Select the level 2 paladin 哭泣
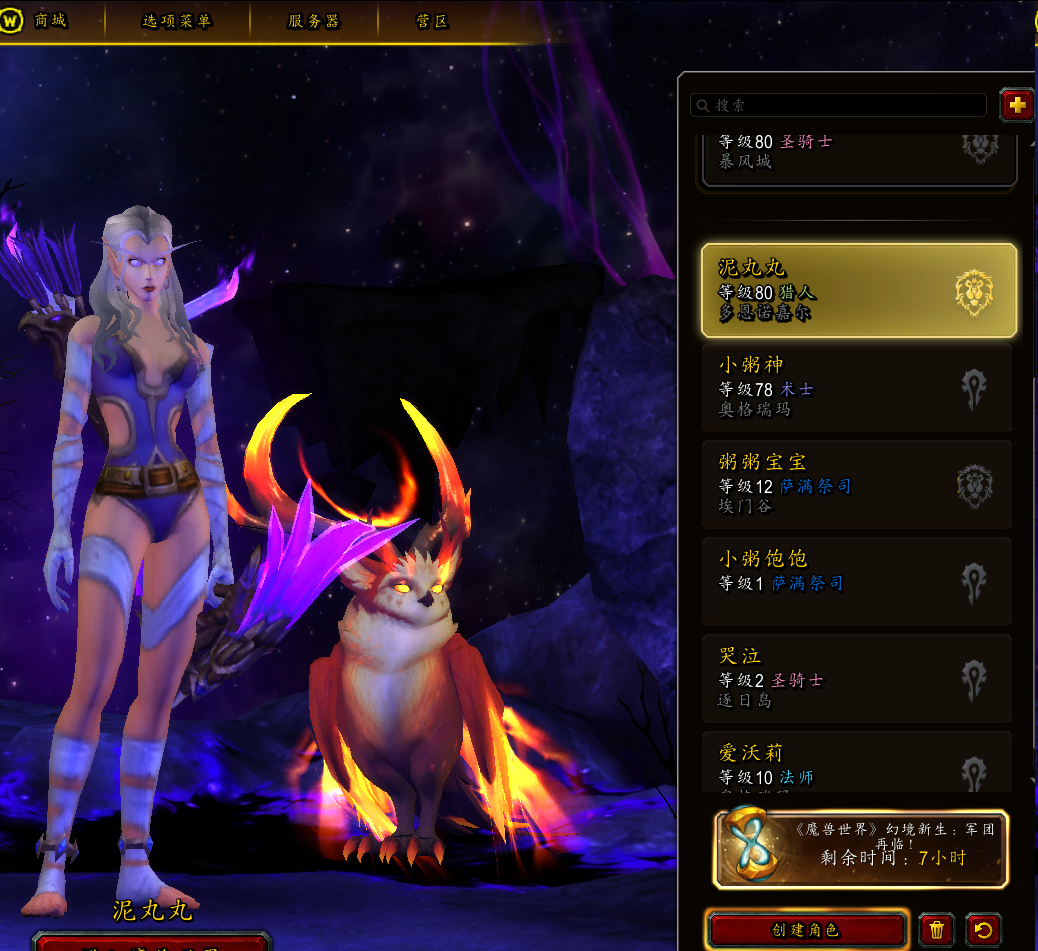The width and height of the screenshot is (1038, 951). coord(858,678)
